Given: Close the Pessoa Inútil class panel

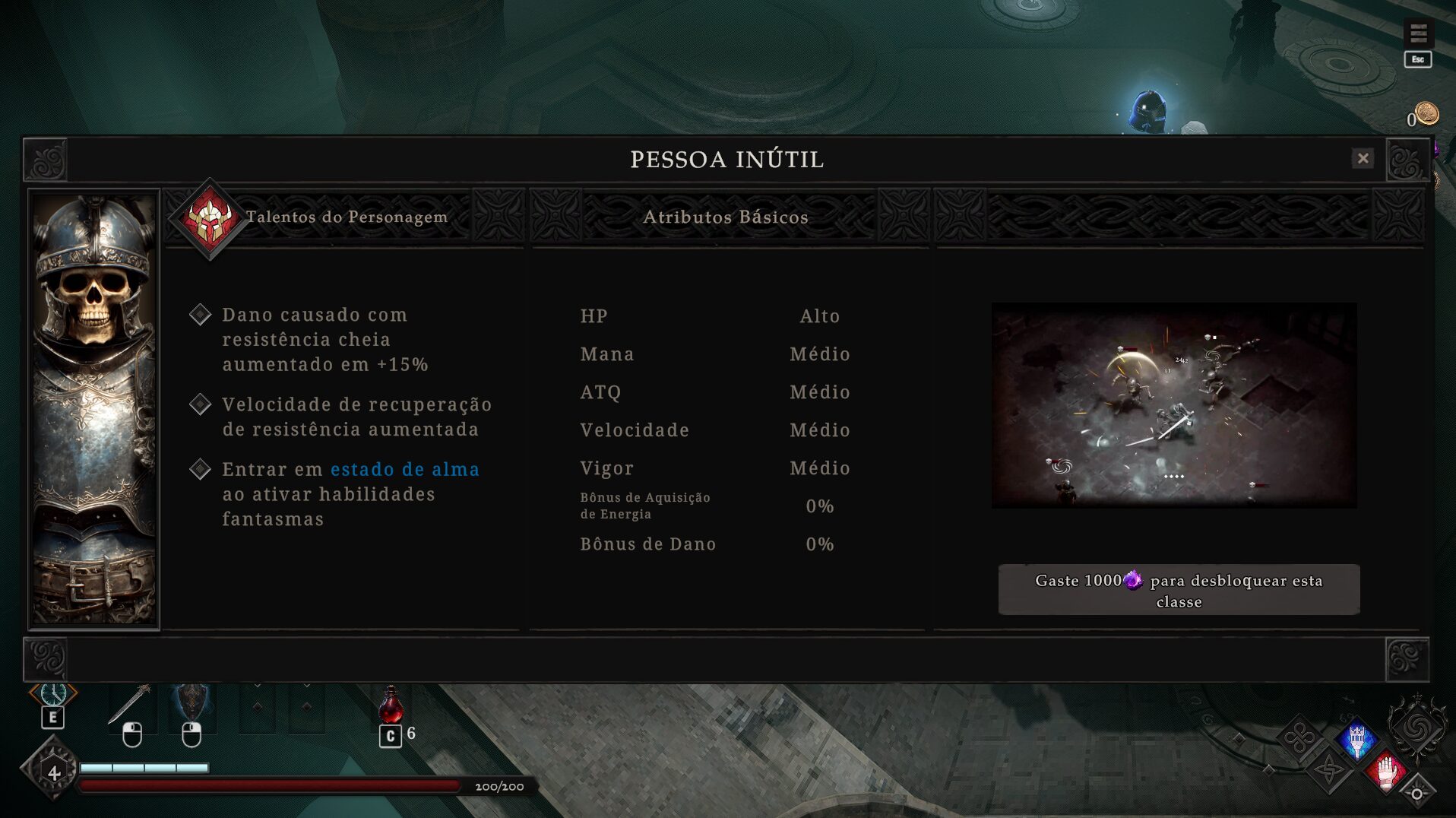Looking at the screenshot, I should [1363, 158].
